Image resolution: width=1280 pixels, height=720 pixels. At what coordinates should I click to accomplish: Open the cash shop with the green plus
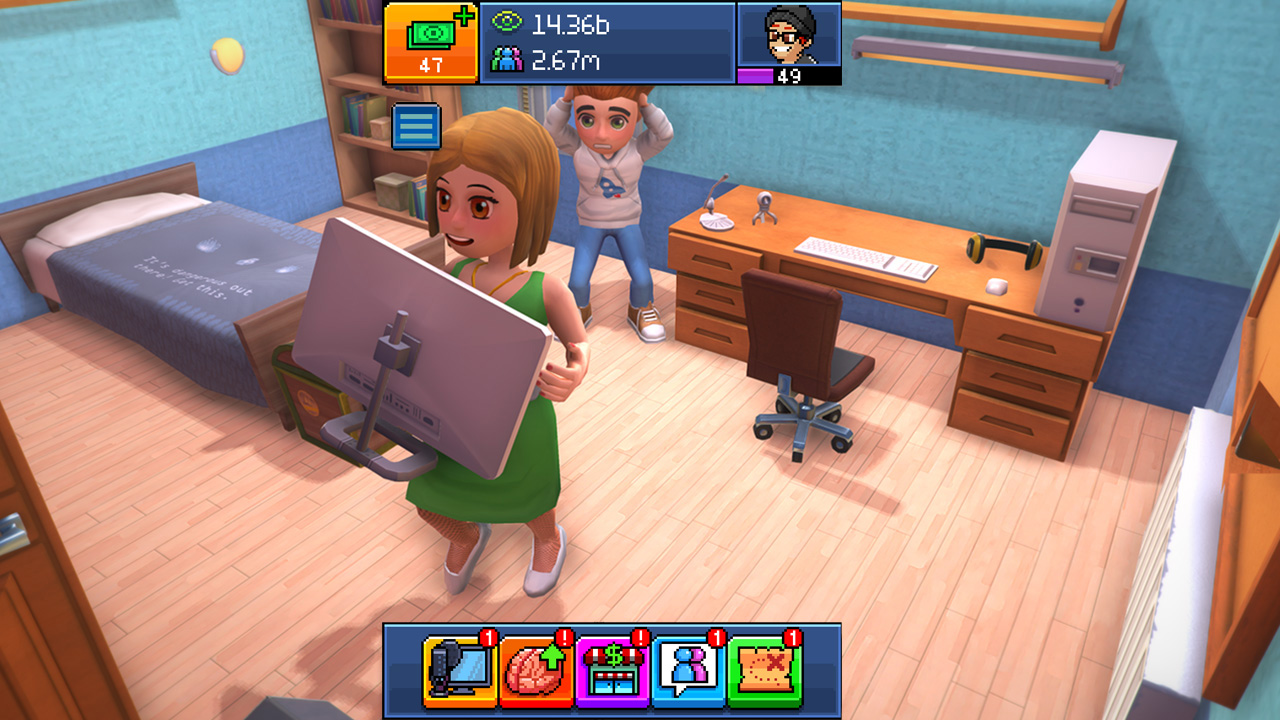[431, 42]
